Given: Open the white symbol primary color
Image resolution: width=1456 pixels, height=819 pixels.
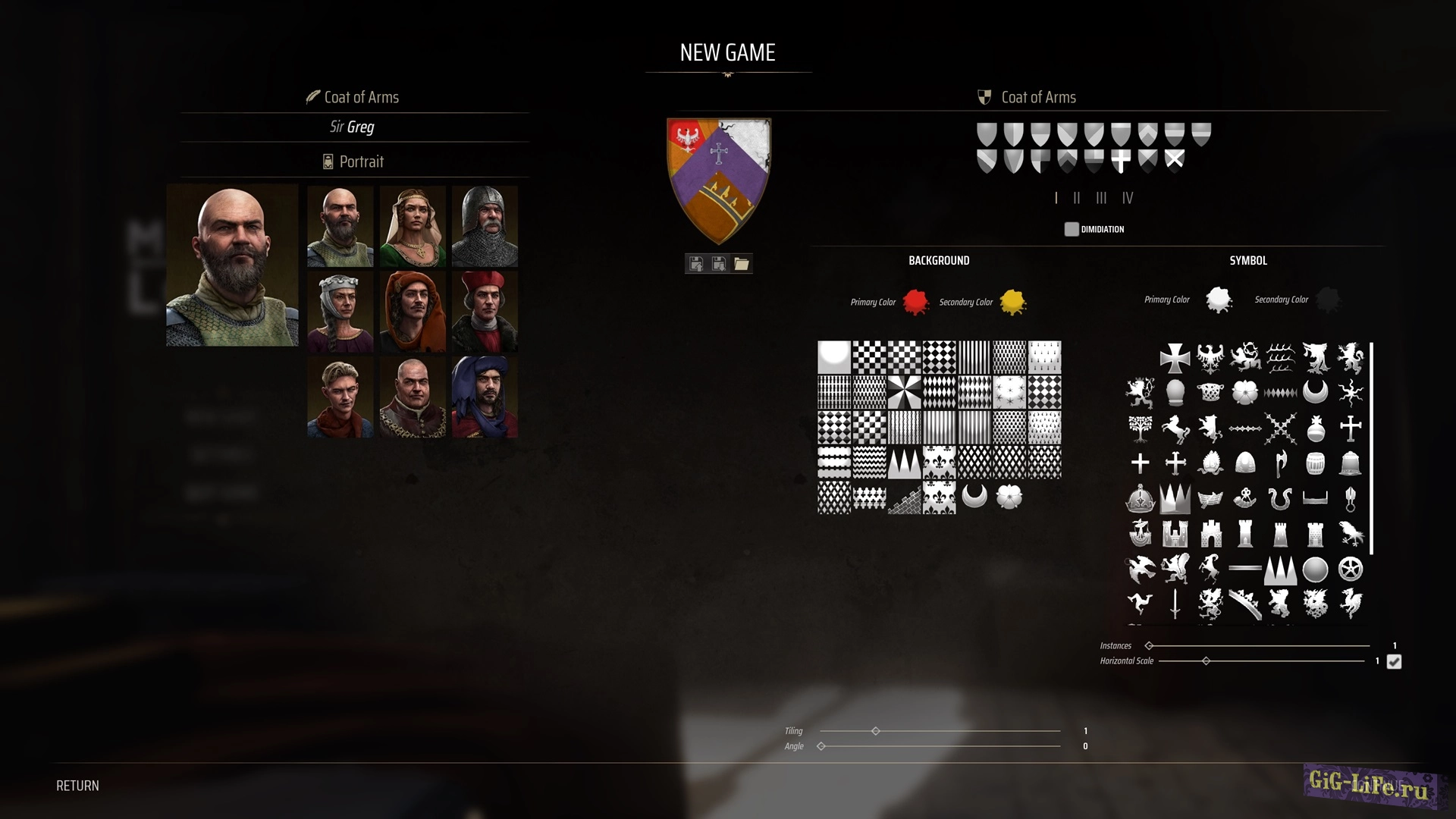Looking at the screenshot, I should (1219, 300).
